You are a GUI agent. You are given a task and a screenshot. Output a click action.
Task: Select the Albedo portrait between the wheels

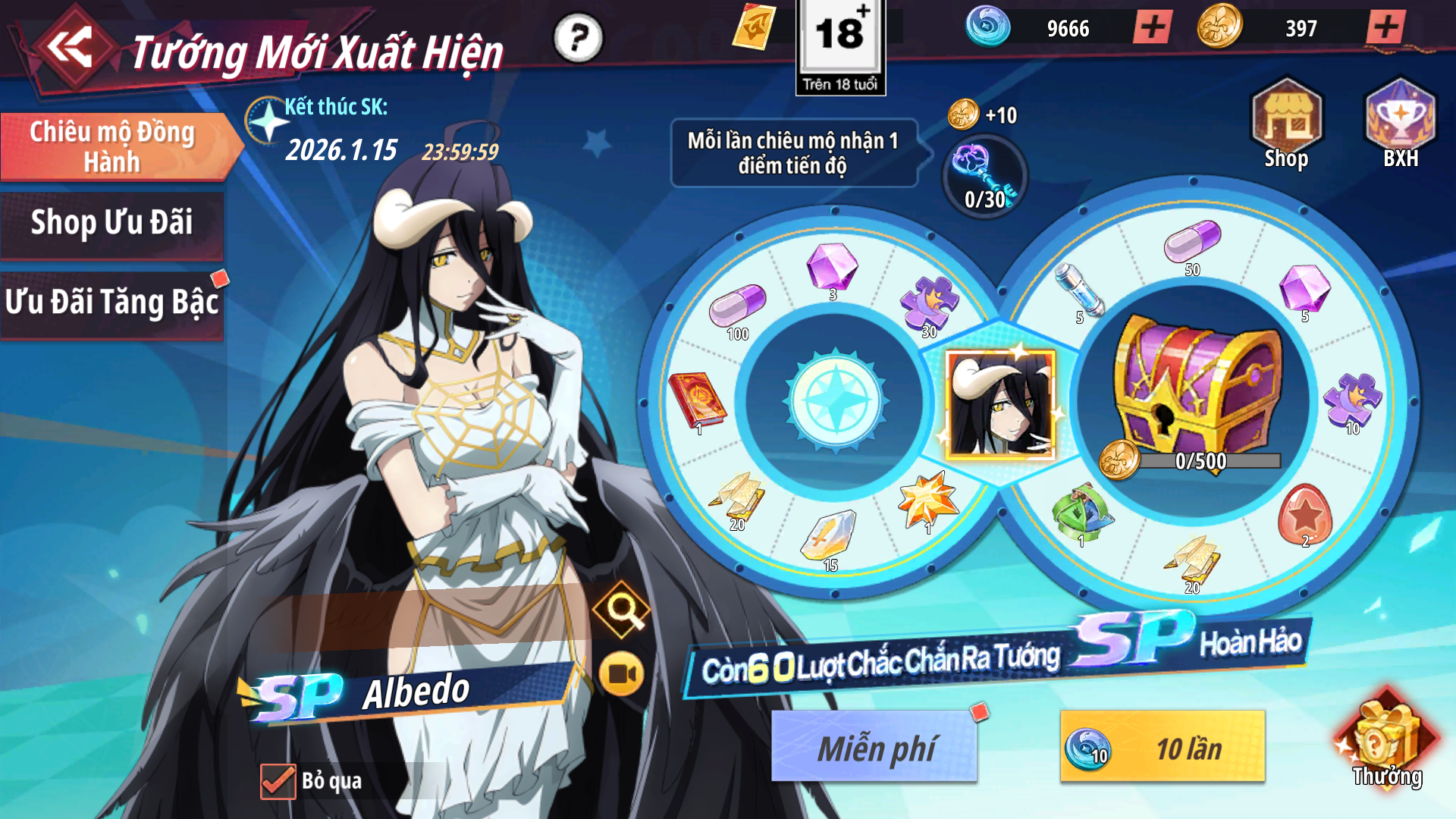click(1001, 405)
